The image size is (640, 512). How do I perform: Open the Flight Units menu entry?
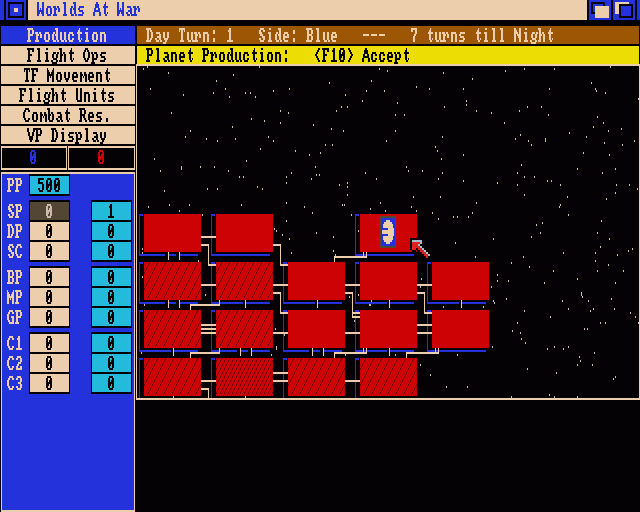click(67, 96)
